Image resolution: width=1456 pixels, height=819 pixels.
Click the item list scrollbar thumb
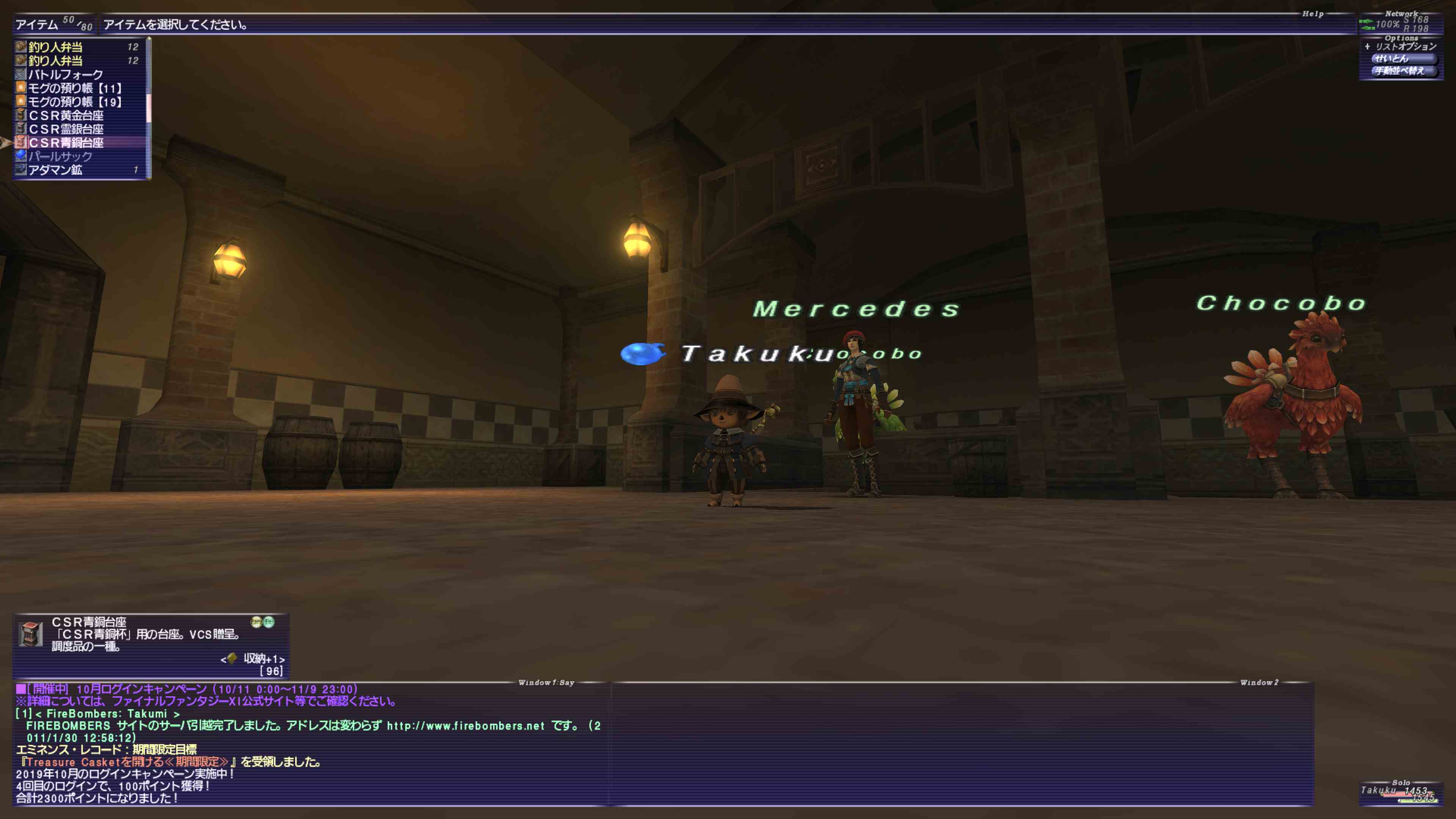[149, 107]
